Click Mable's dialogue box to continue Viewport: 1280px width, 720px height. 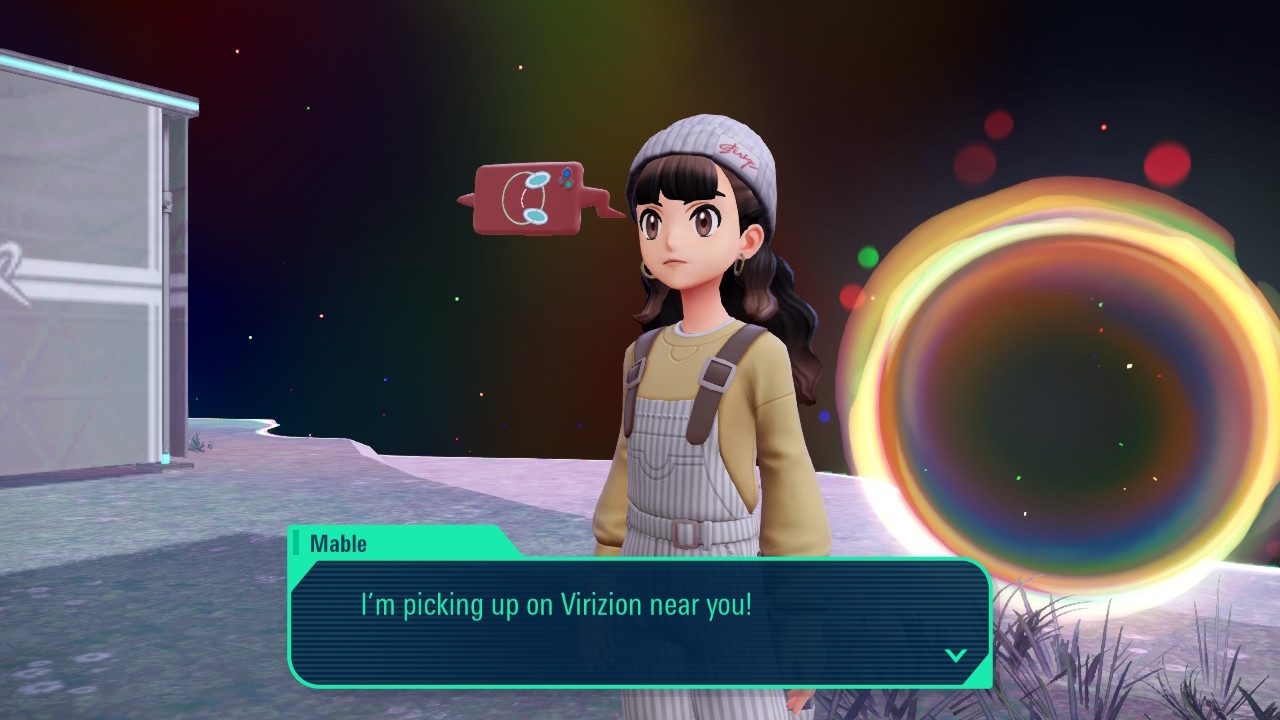point(640,622)
